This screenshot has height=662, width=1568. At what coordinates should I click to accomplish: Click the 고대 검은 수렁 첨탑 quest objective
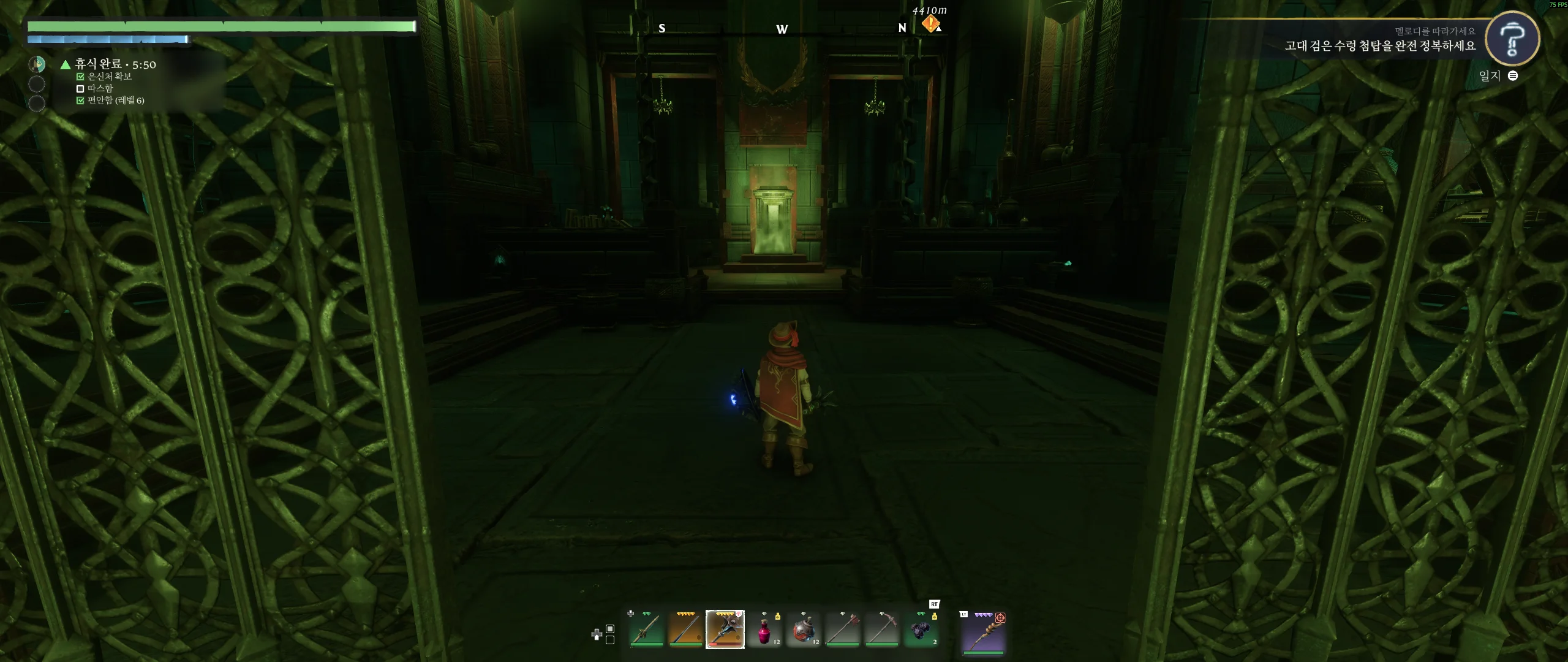point(1380,46)
